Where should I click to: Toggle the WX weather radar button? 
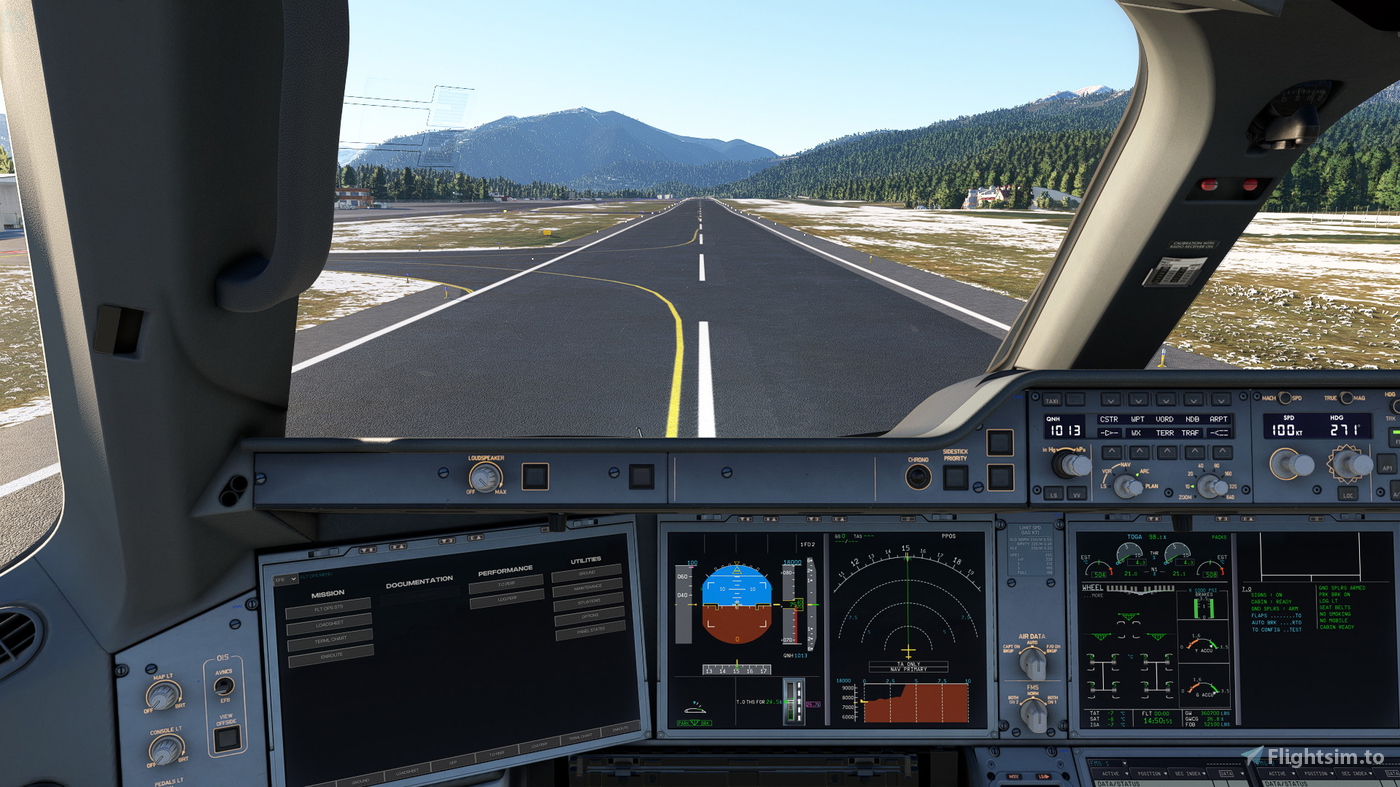coord(1138,433)
